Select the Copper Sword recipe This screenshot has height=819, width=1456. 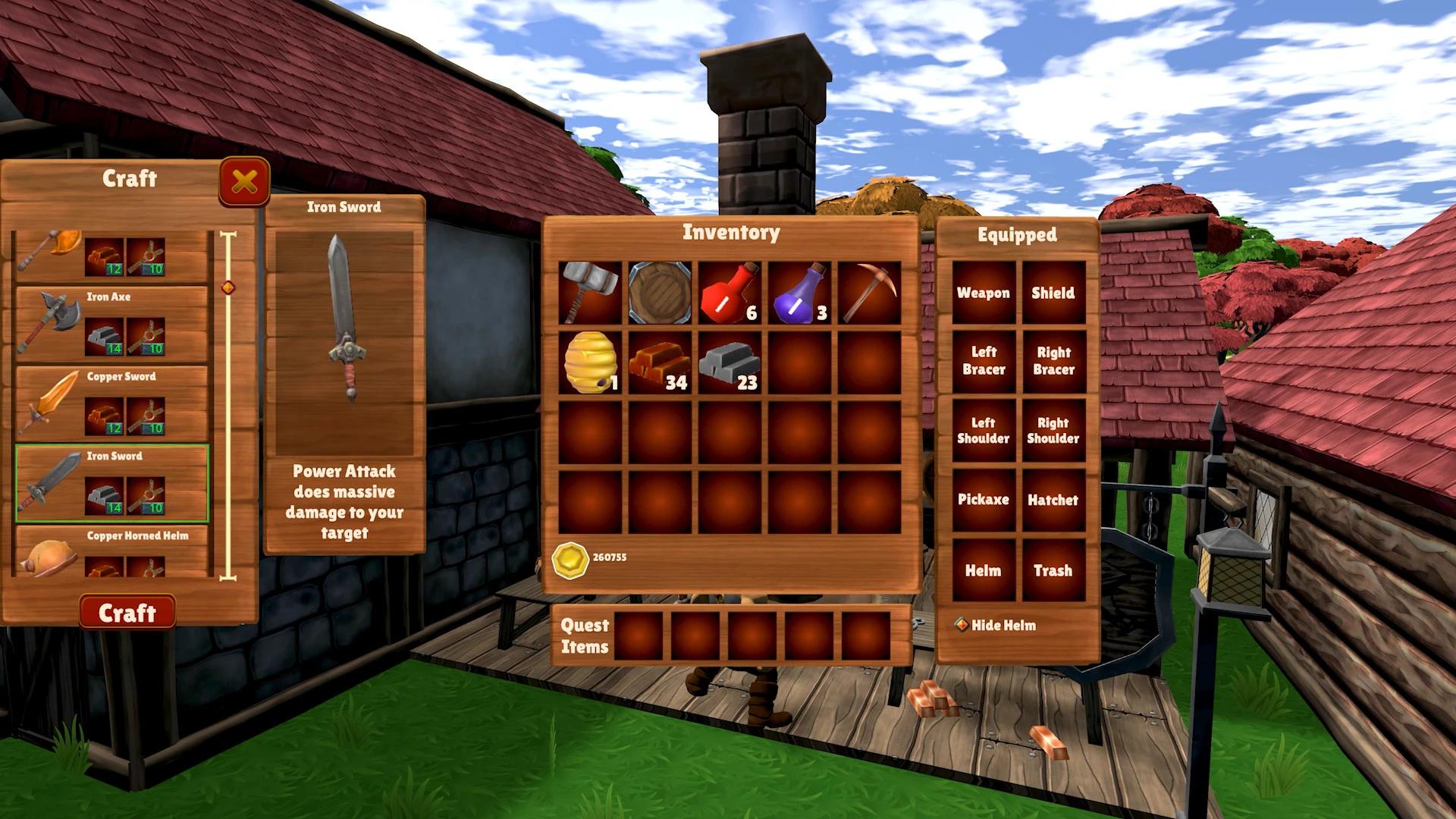click(x=112, y=402)
